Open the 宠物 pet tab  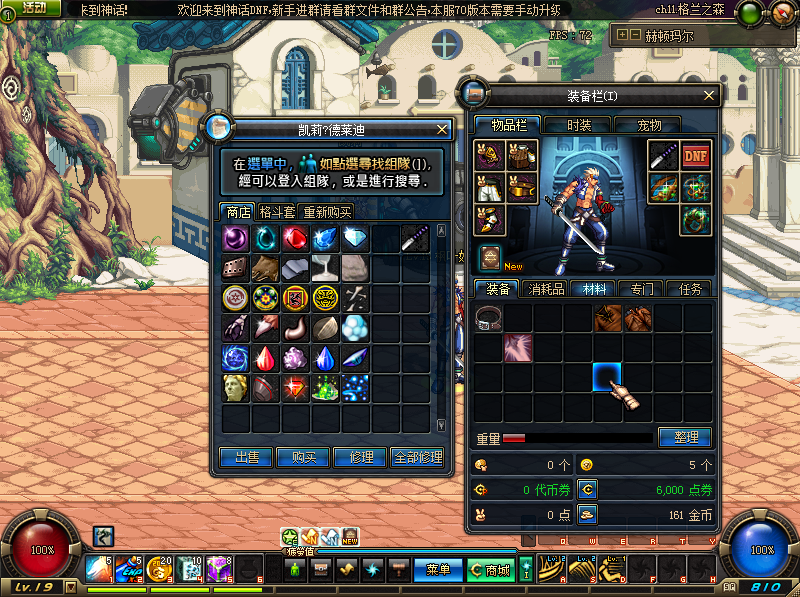[x=650, y=125]
